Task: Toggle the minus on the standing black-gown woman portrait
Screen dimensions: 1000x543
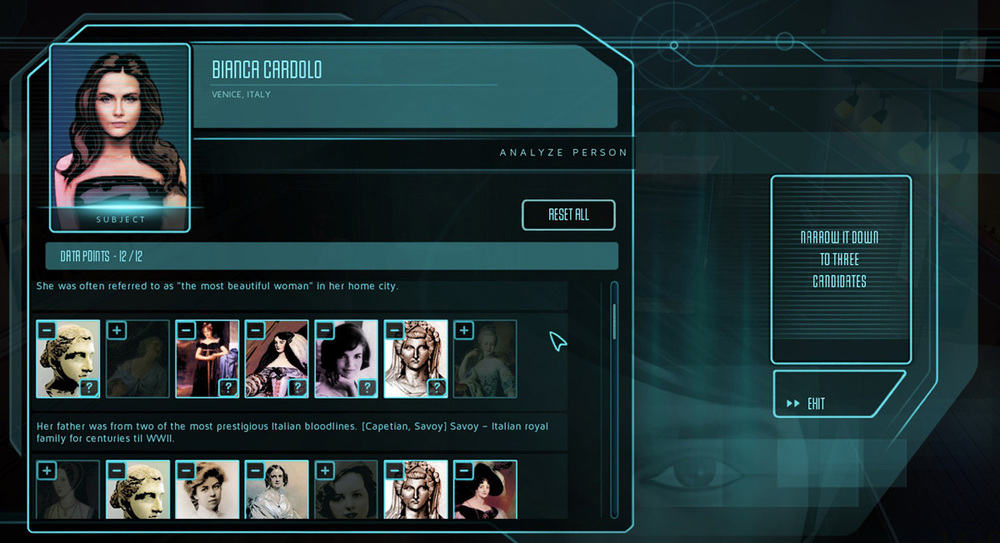Action: click(185, 329)
